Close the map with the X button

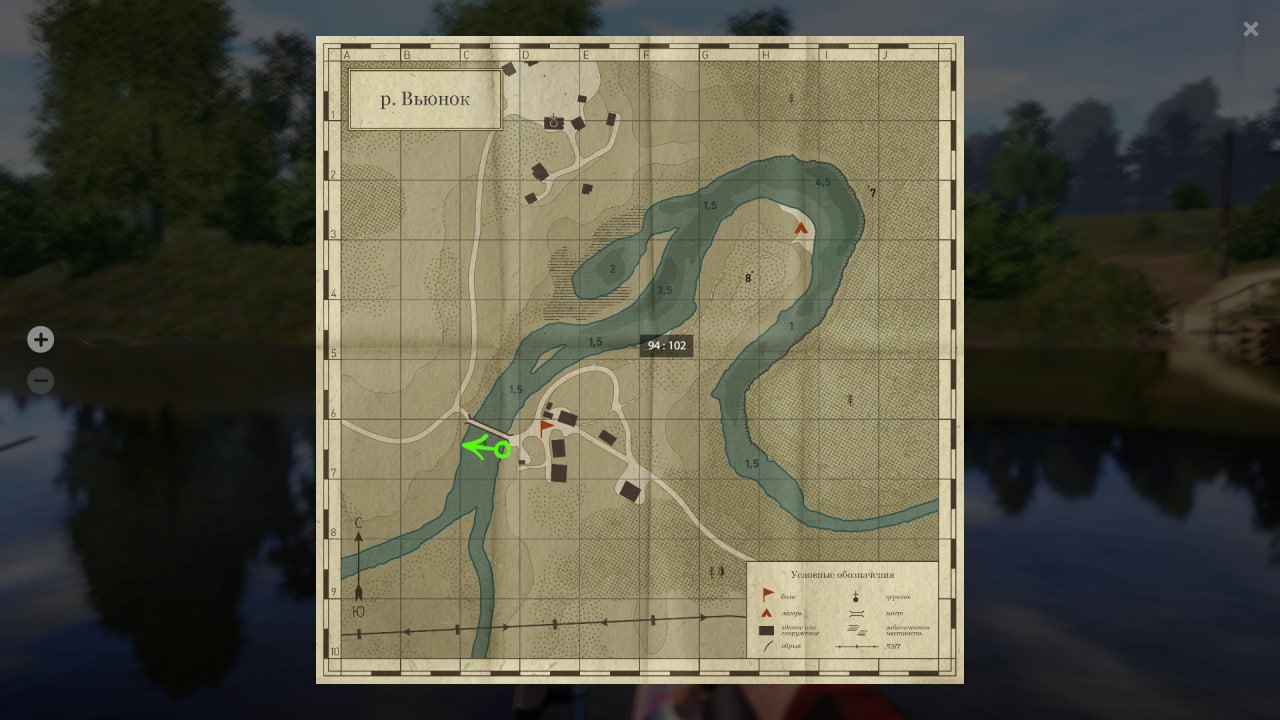1250,30
